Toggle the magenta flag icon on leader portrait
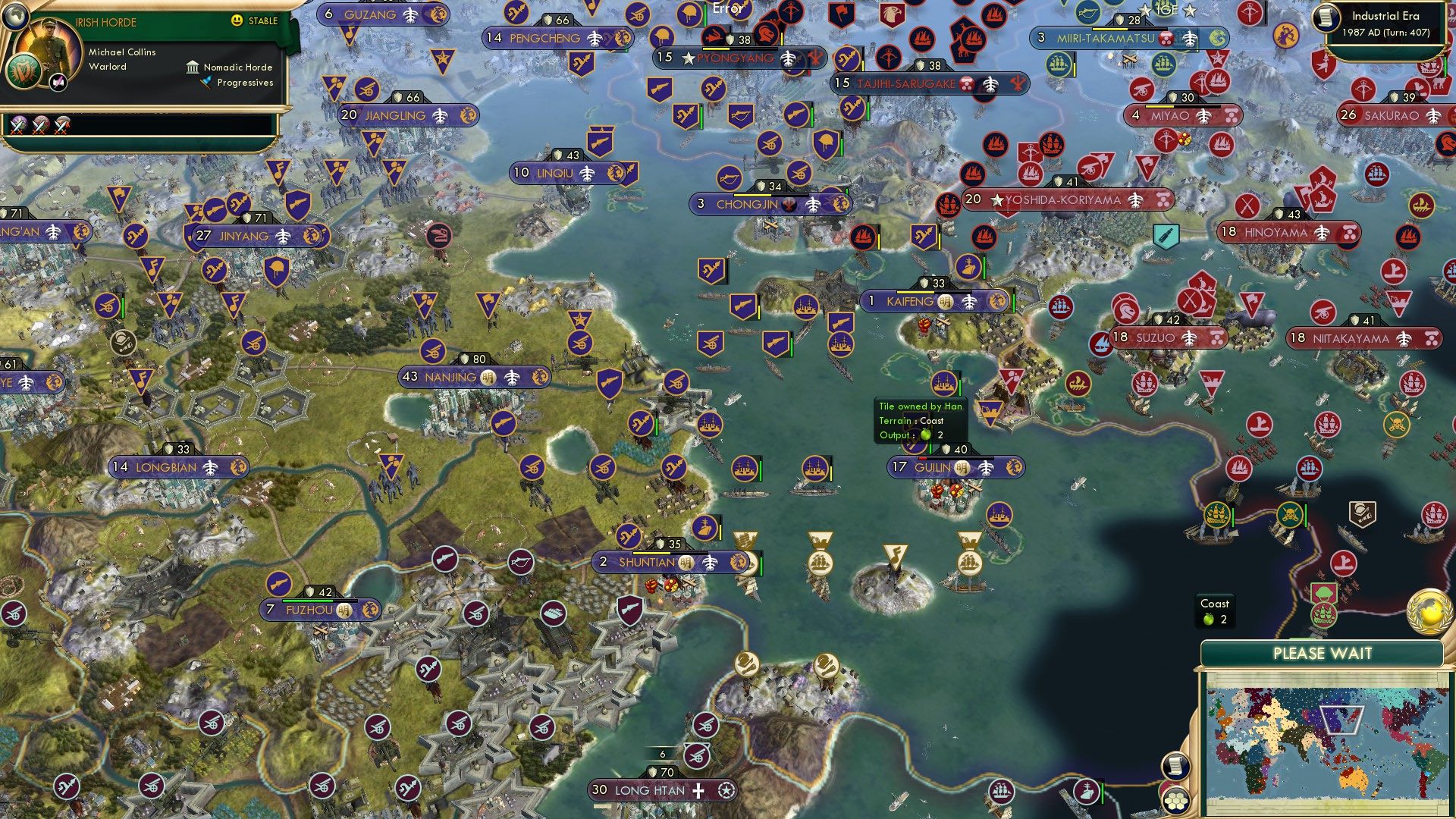 click(x=58, y=83)
